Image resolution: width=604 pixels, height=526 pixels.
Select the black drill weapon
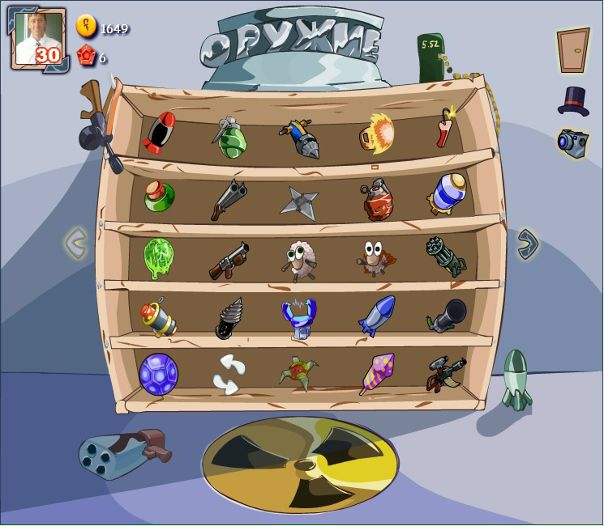pos(229,316)
